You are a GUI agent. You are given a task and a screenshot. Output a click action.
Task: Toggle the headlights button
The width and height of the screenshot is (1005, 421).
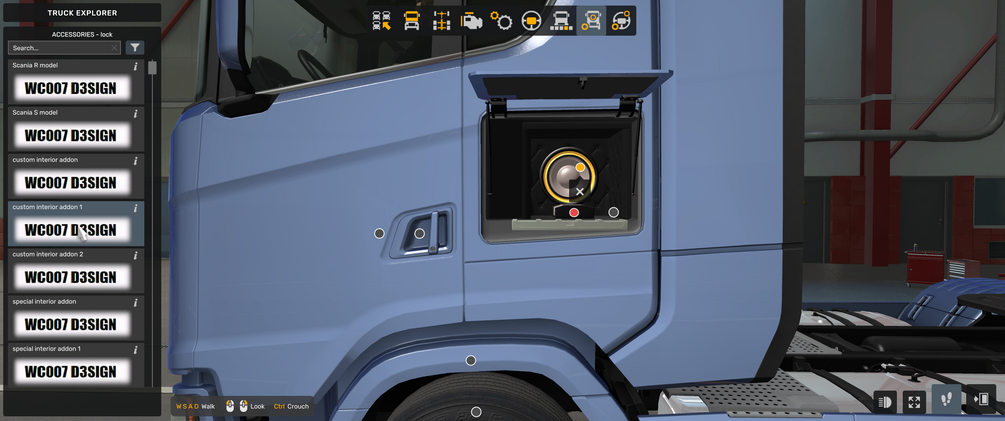885,401
